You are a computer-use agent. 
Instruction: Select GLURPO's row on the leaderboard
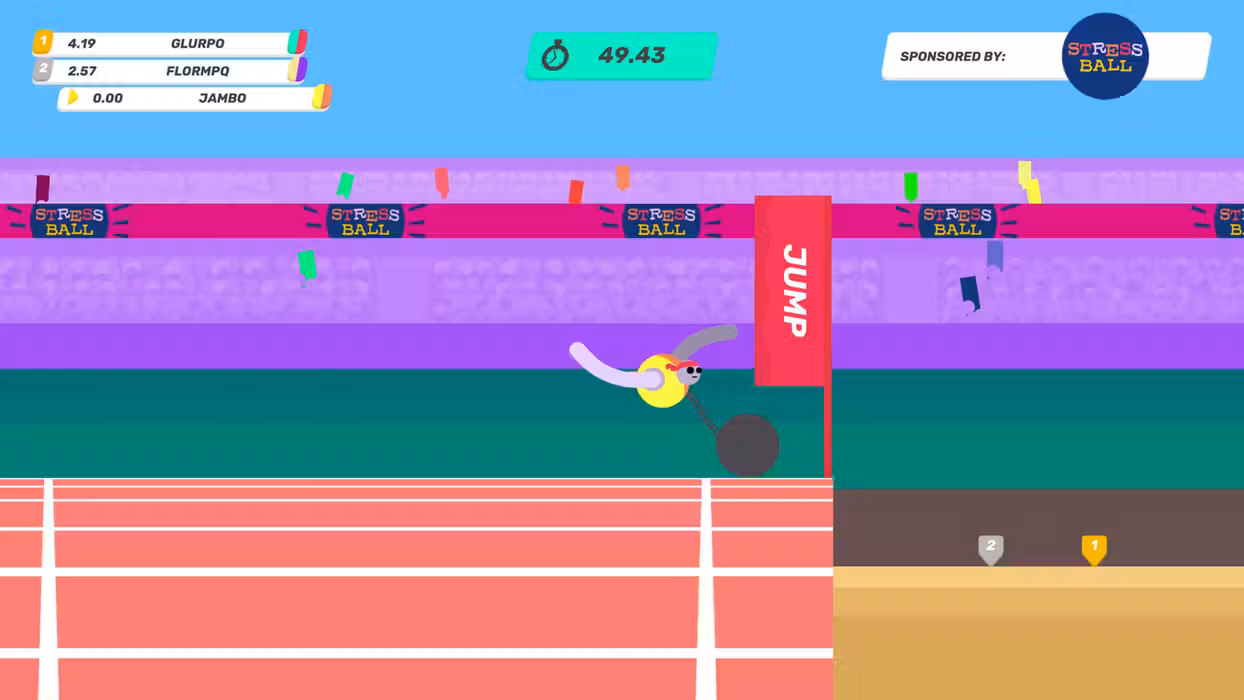(x=170, y=44)
